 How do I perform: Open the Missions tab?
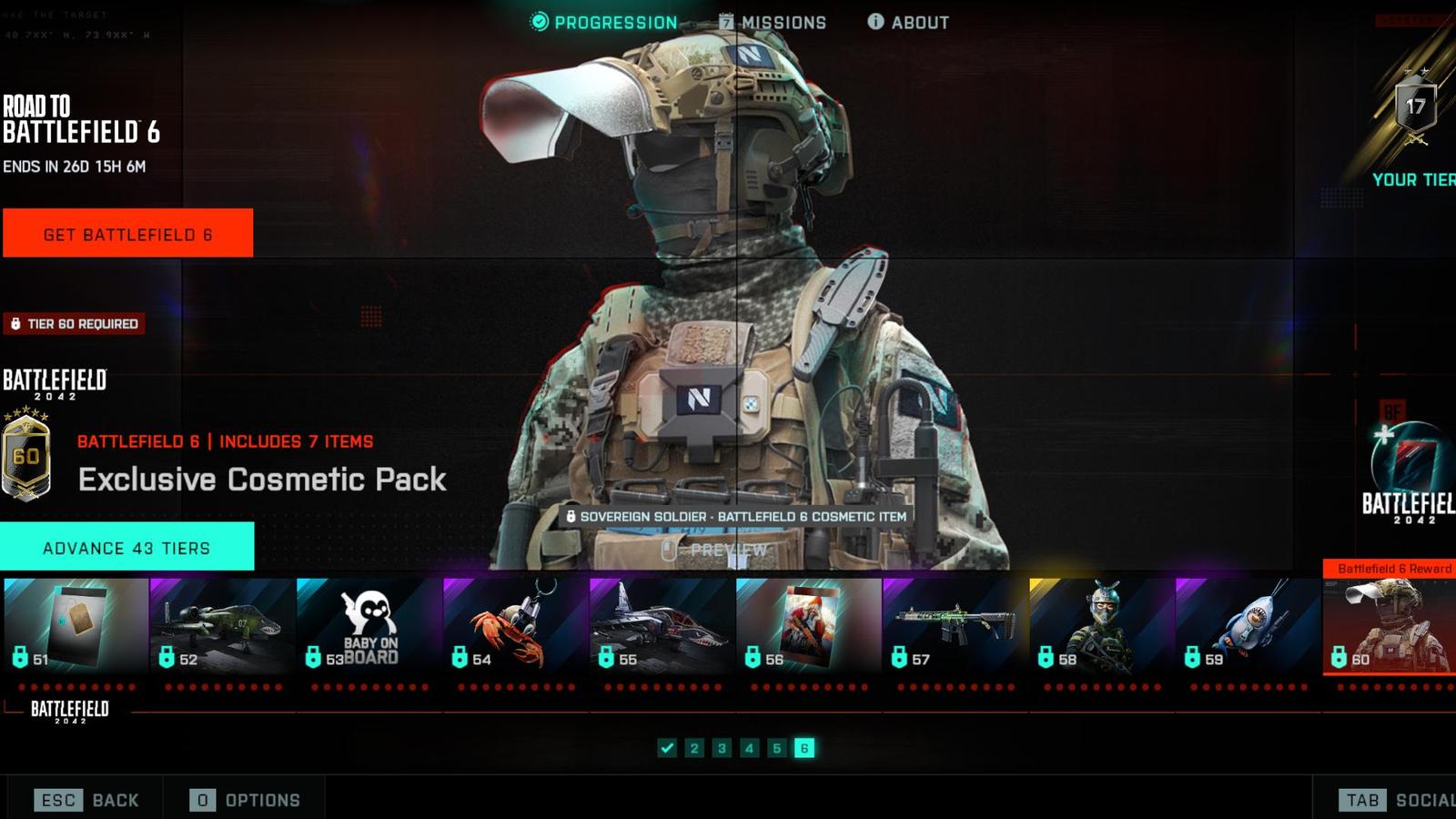tap(773, 23)
